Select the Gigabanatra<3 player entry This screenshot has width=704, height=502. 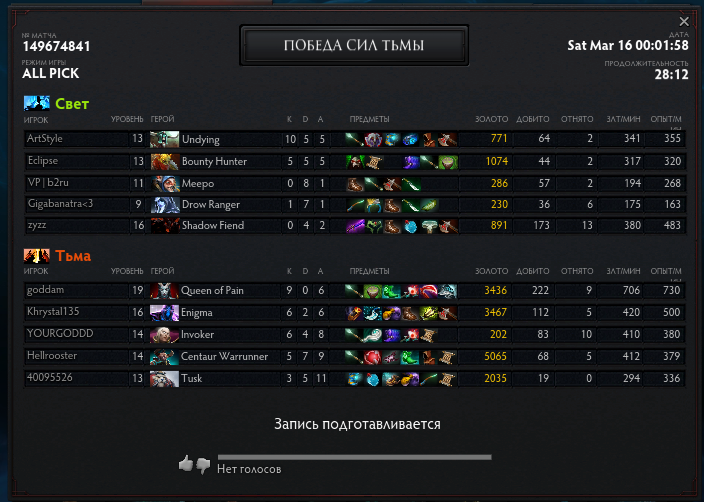(60, 205)
